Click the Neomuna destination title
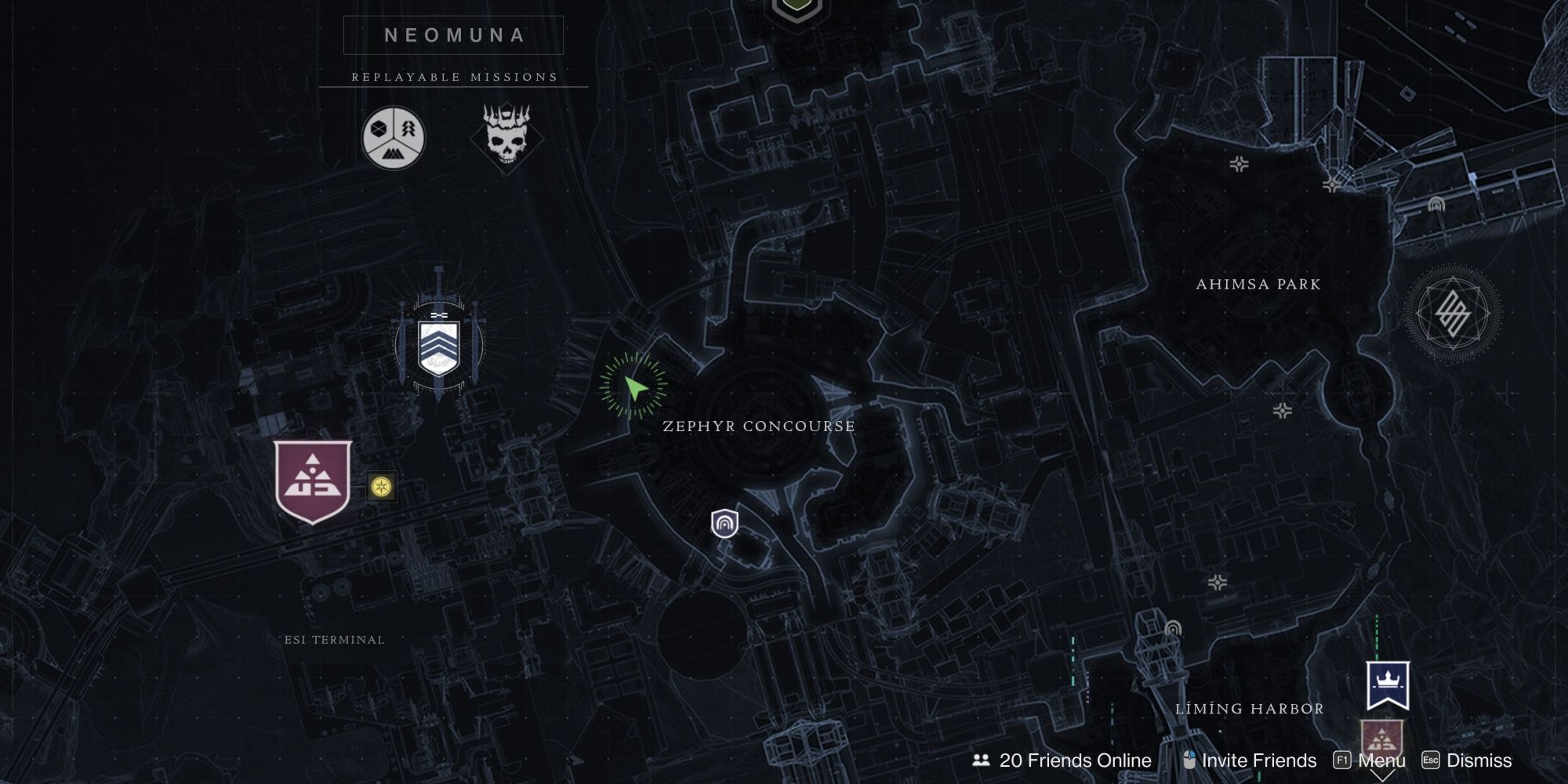The width and height of the screenshot is (1568, 784). [453, 35]
